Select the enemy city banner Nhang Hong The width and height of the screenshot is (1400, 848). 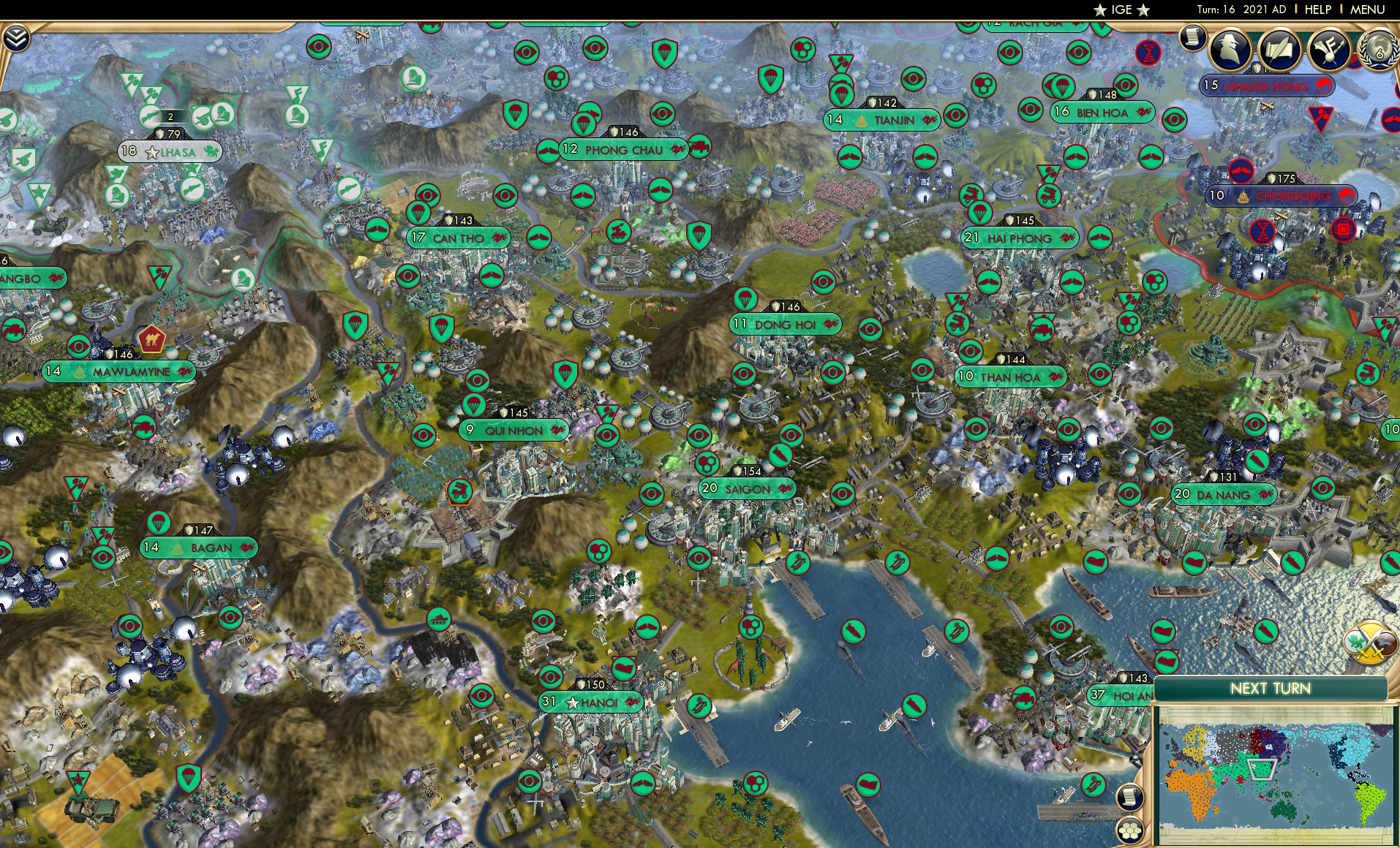pos(1268,86)
